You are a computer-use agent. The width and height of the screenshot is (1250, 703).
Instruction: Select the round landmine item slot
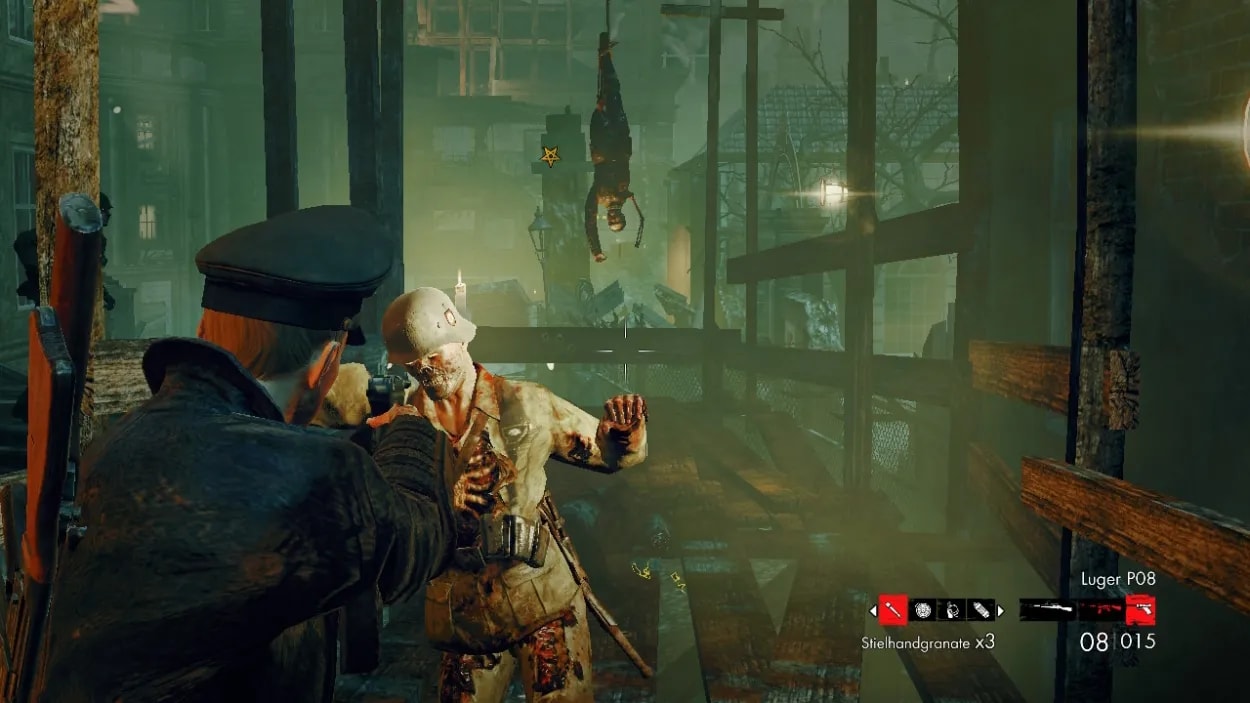pyautogui.click(x=922, y=609)
